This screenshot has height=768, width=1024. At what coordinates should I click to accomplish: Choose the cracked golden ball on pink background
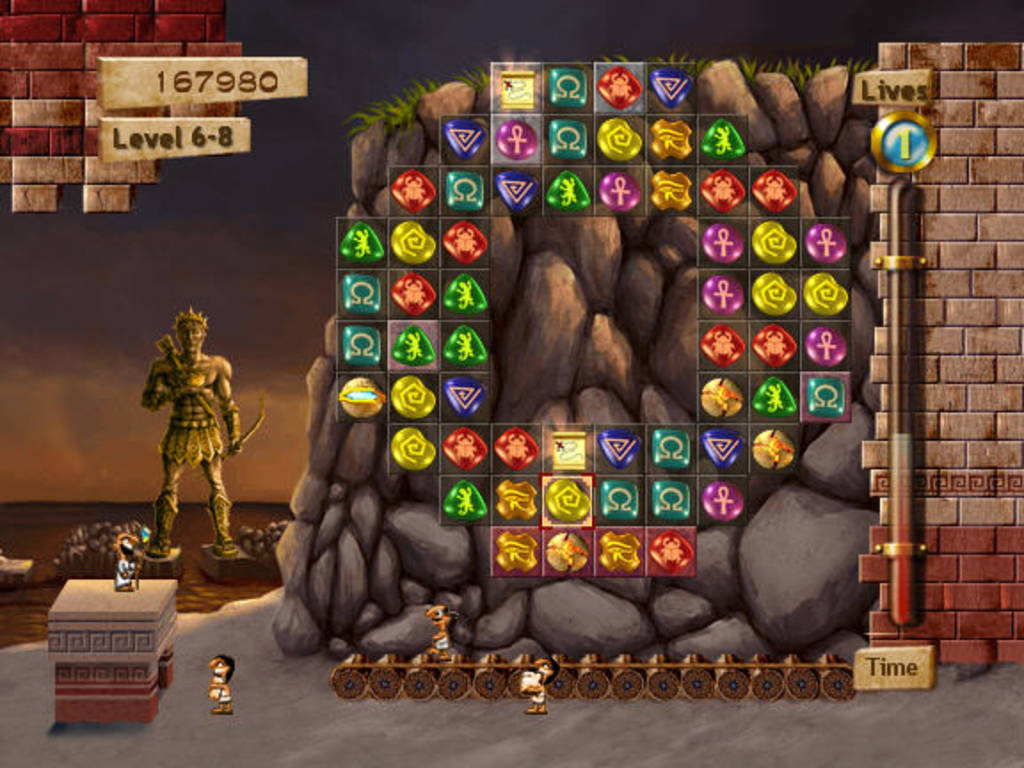point(567,551)
